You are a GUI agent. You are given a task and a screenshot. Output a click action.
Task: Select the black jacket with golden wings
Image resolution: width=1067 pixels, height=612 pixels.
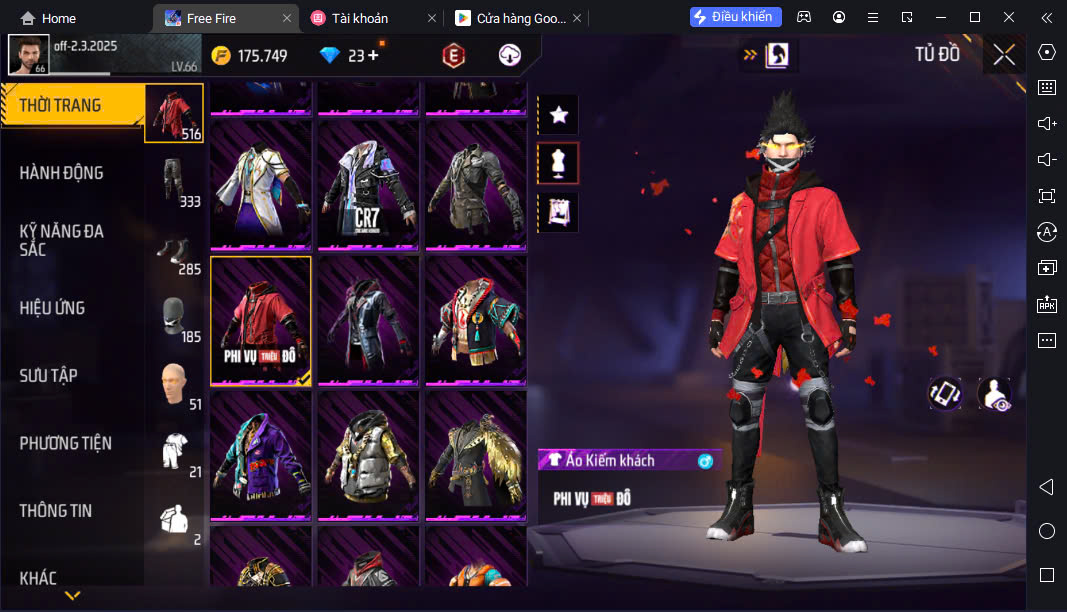(476, 454)
